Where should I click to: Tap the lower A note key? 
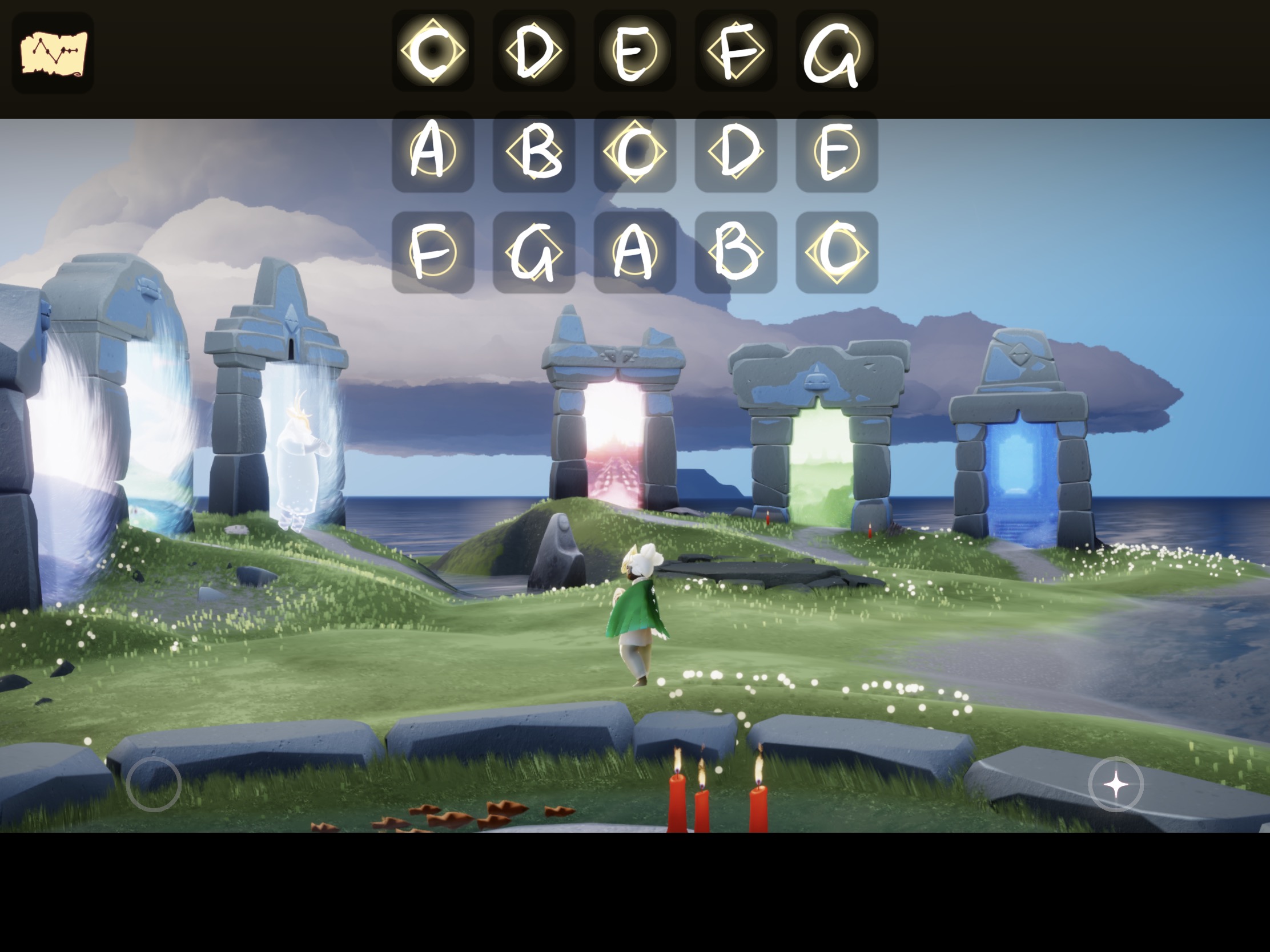pos(433,151)
